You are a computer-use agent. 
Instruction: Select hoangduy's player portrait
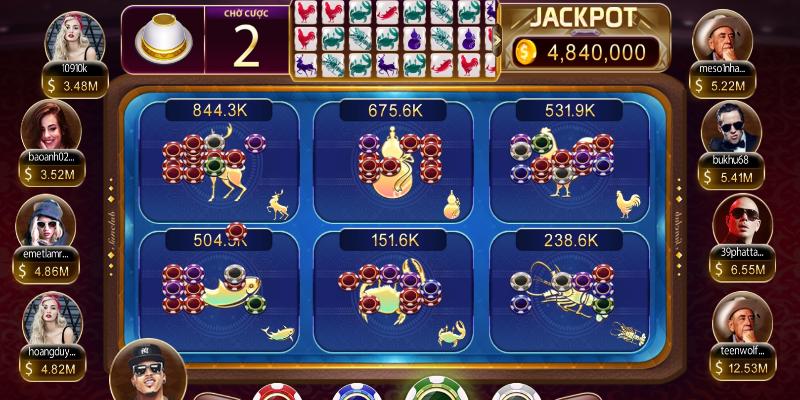(x=48, y=317)
